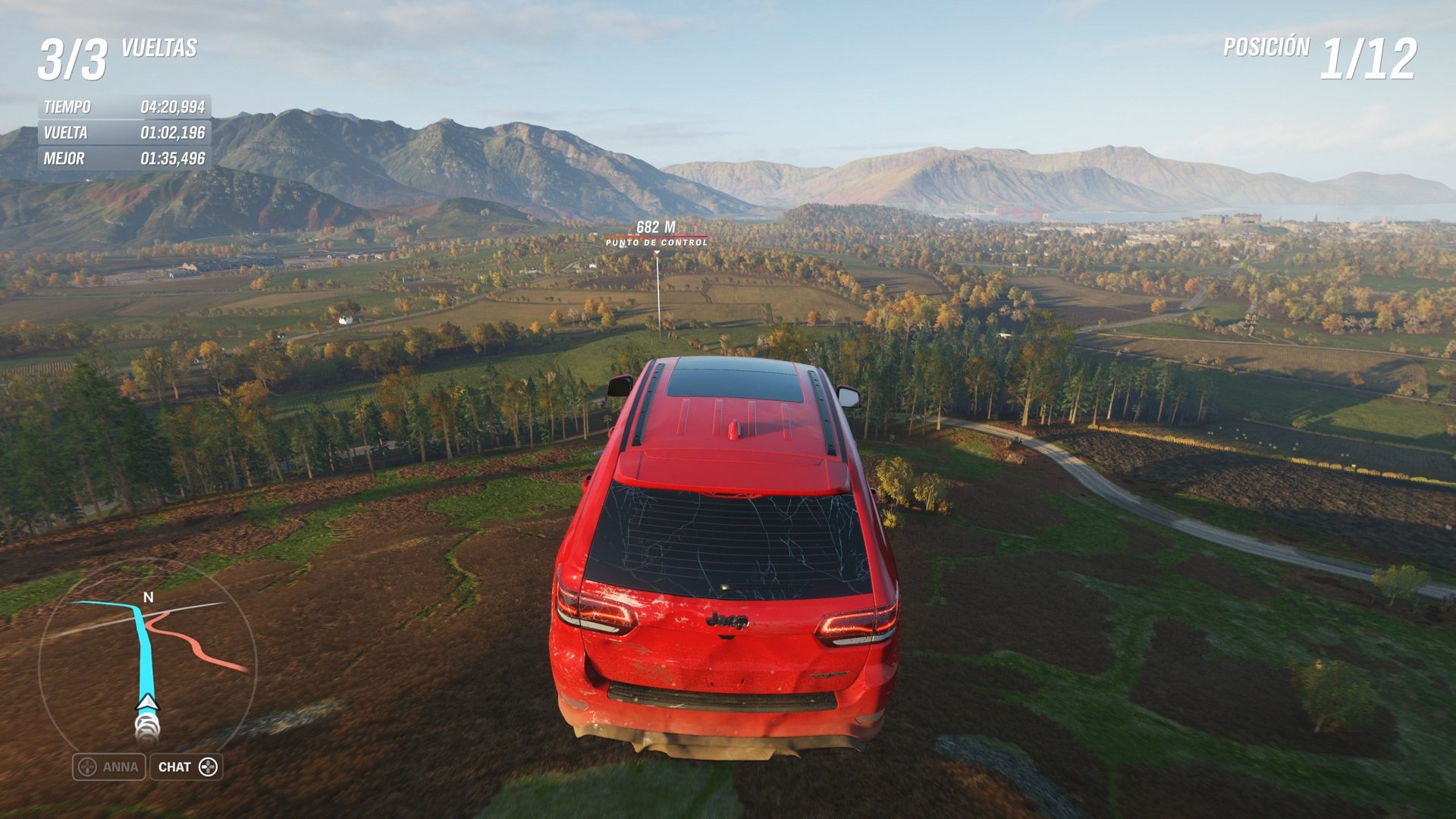Toggle the chat overlay visibility

[187, 767]
